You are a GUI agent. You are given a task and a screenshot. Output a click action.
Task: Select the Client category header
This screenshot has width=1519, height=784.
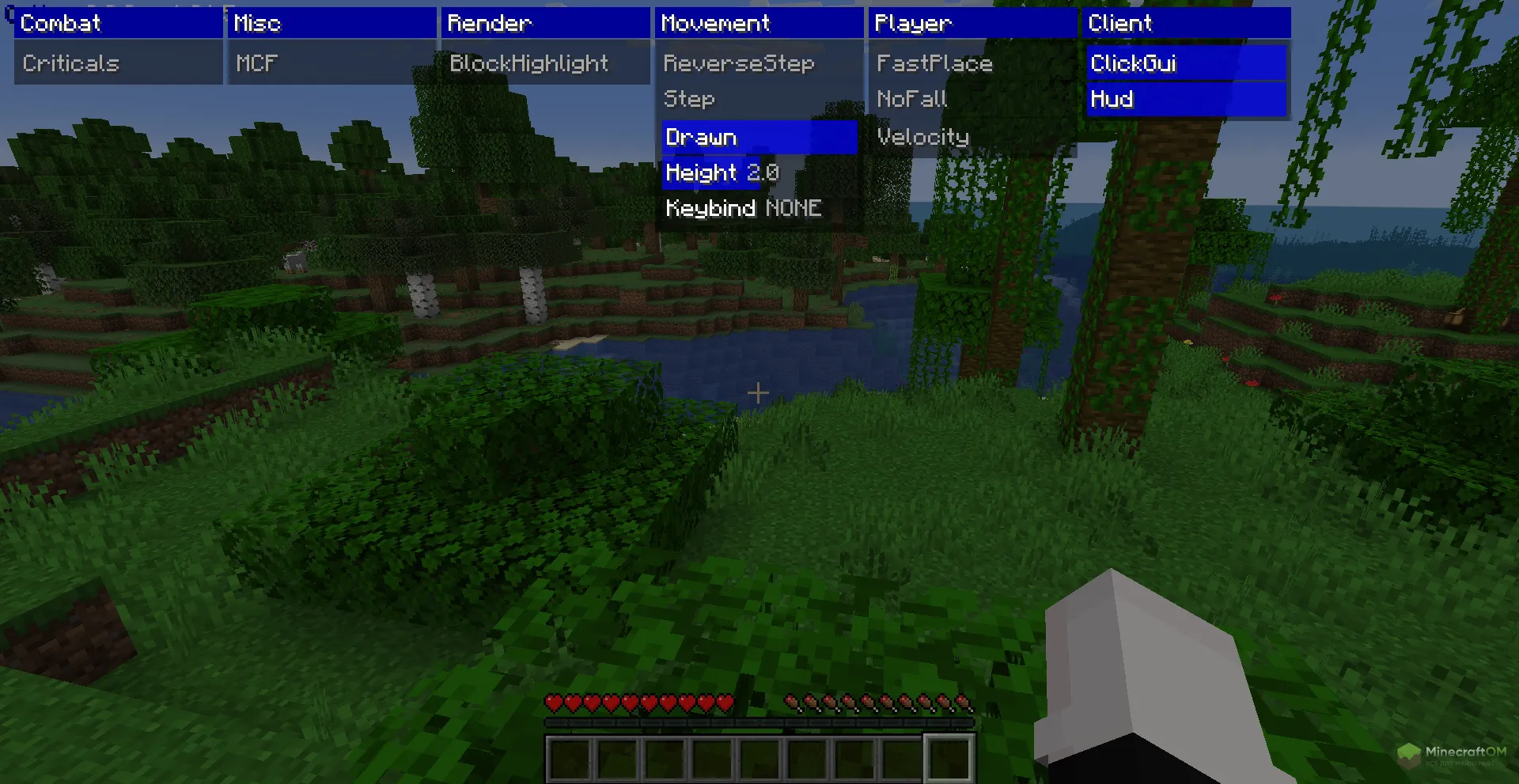(x=1186, y=23)
